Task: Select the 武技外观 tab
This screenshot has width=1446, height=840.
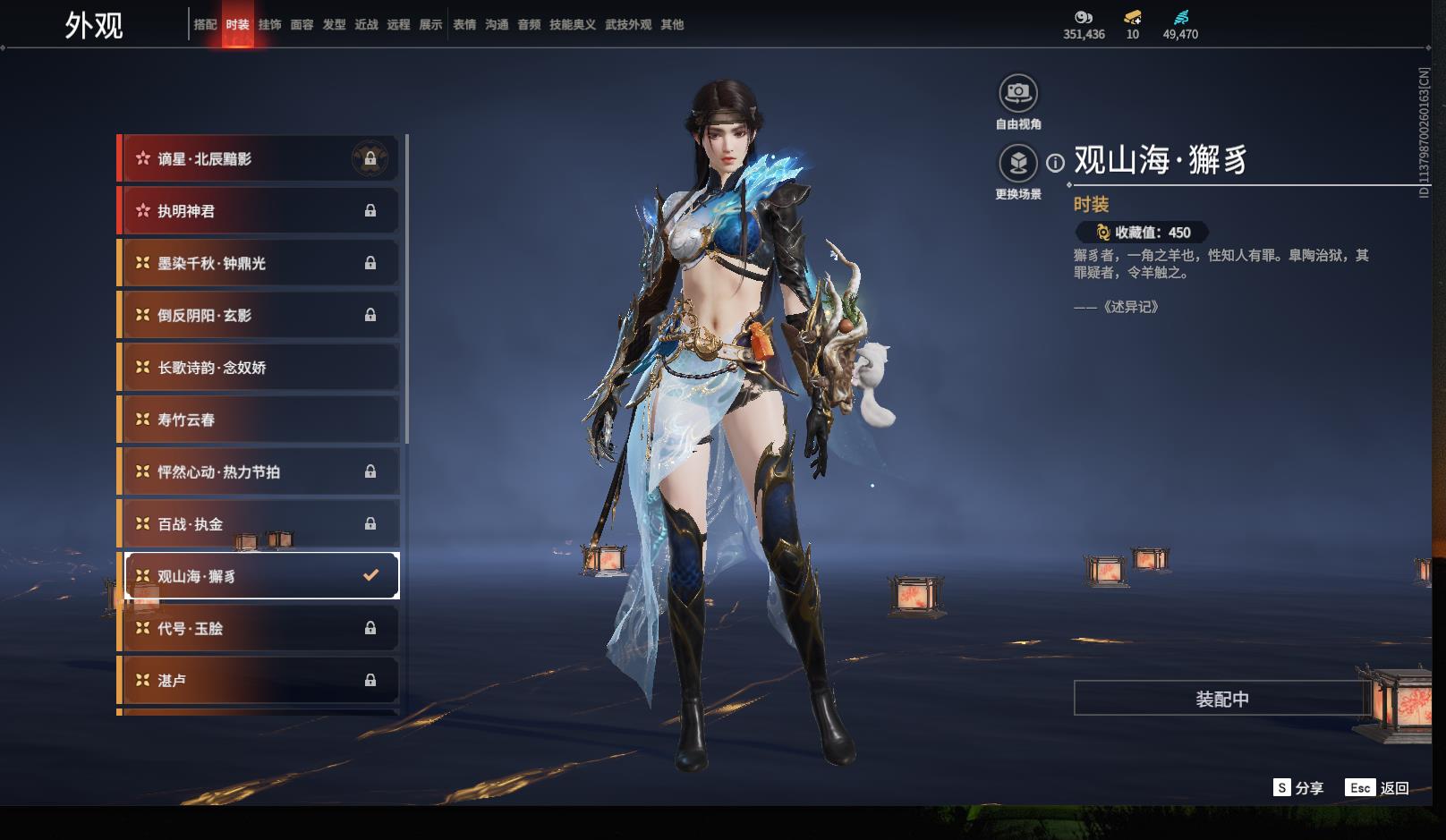Action: (x=628, y=25)
